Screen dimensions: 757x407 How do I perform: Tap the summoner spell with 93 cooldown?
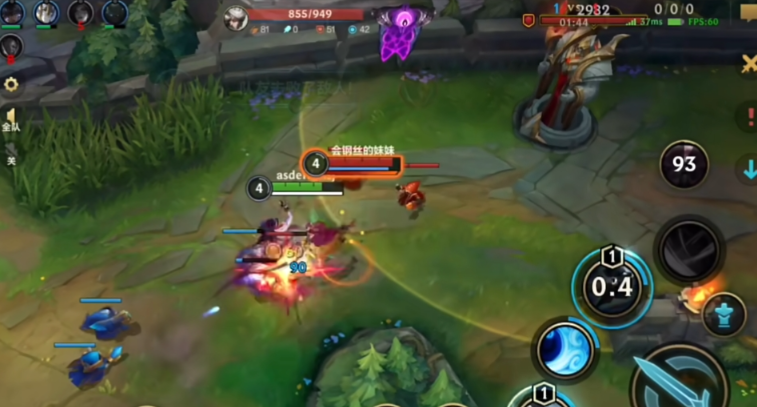click(x=684, y=163)
